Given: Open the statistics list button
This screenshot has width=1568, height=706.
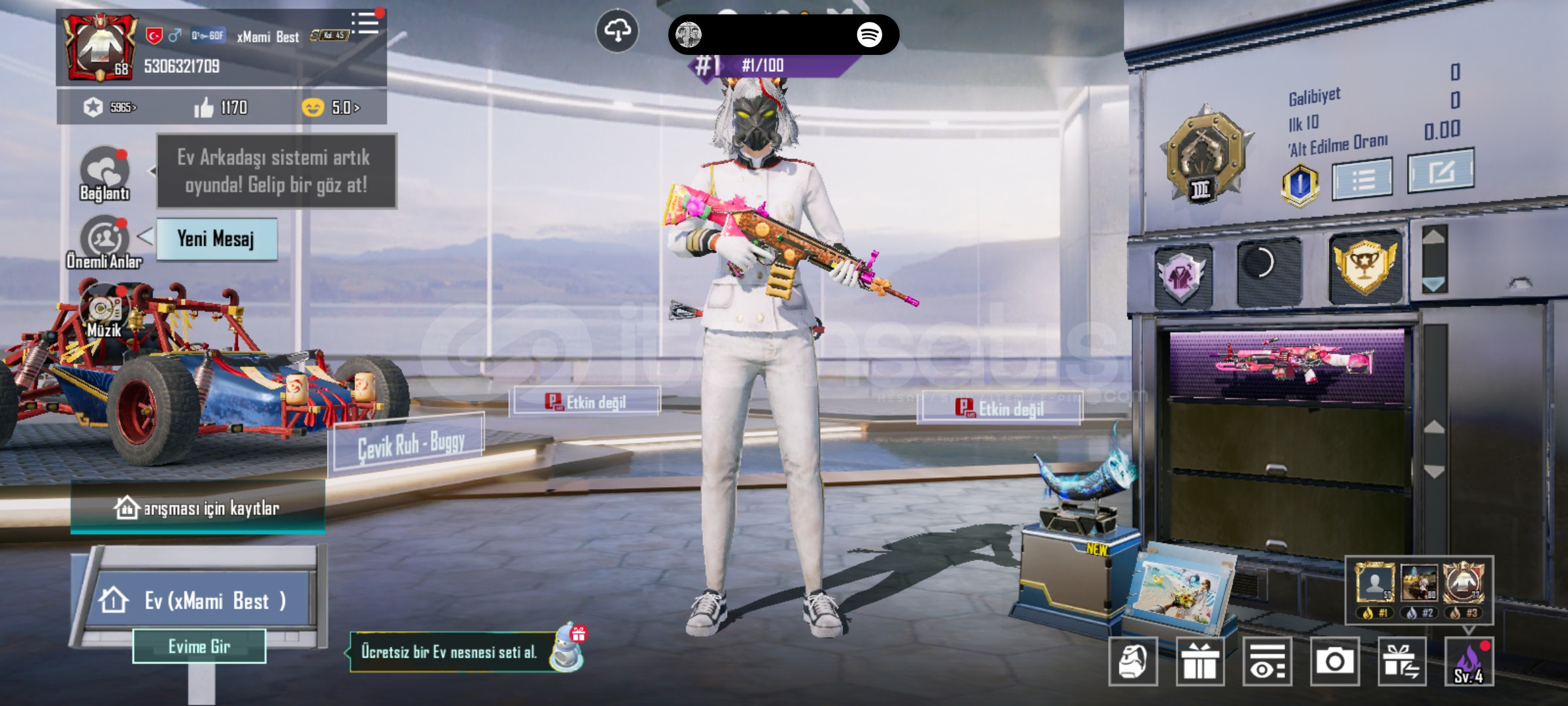Looking at the screenshot, I should 1363,178.
